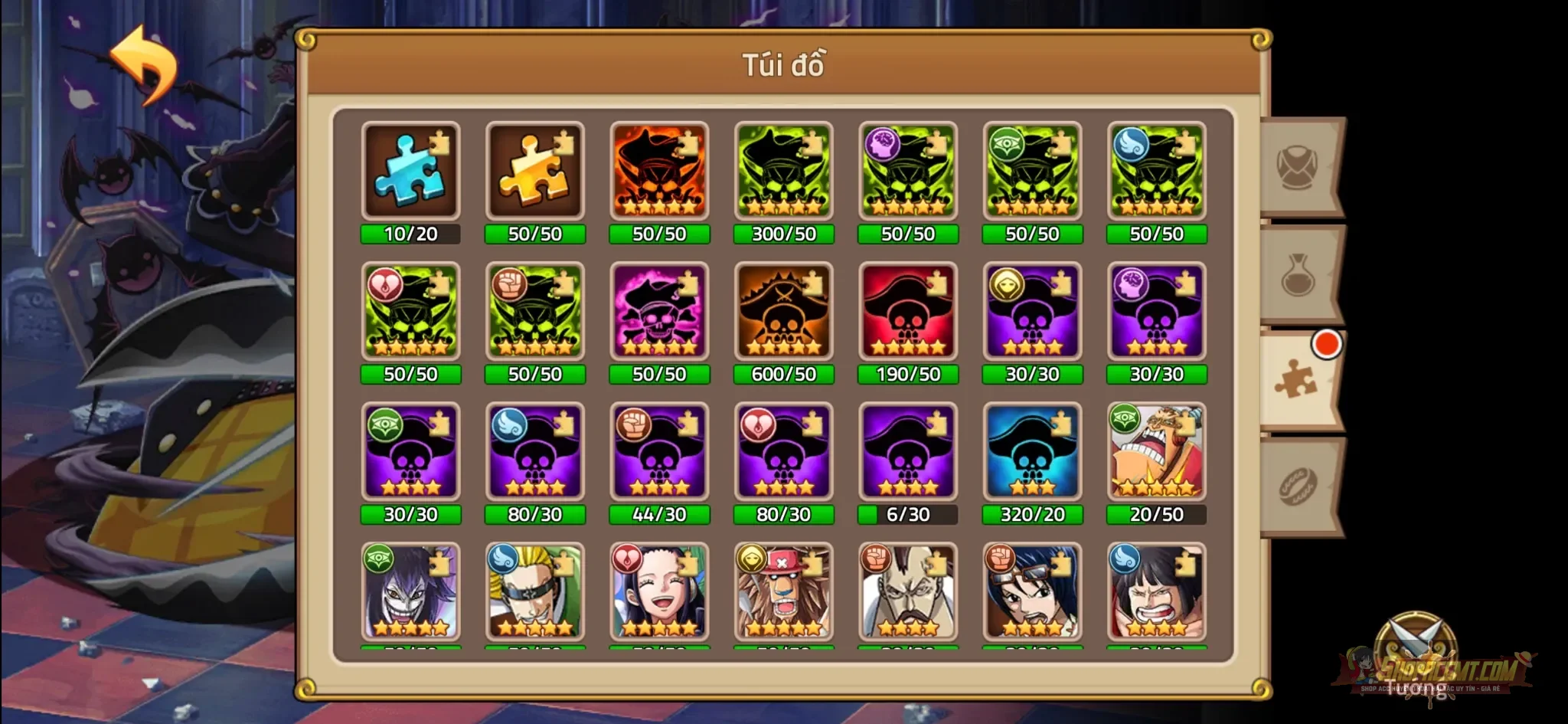The image size is (1568, 724).
Task: Select the purple skull fragment showing 6/30
Action: (907, 452)
